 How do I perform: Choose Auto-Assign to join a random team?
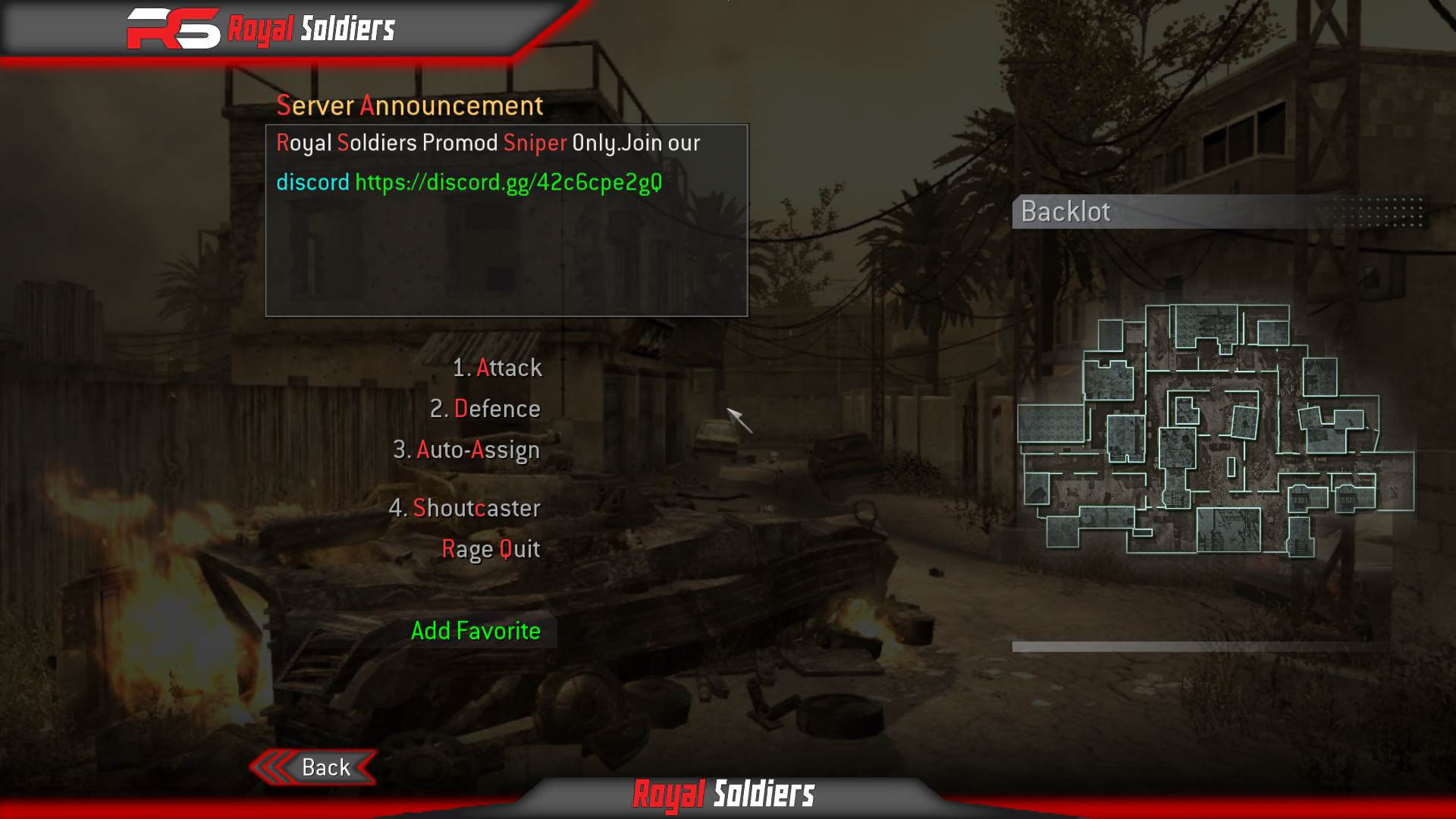(x=466, y=449)
